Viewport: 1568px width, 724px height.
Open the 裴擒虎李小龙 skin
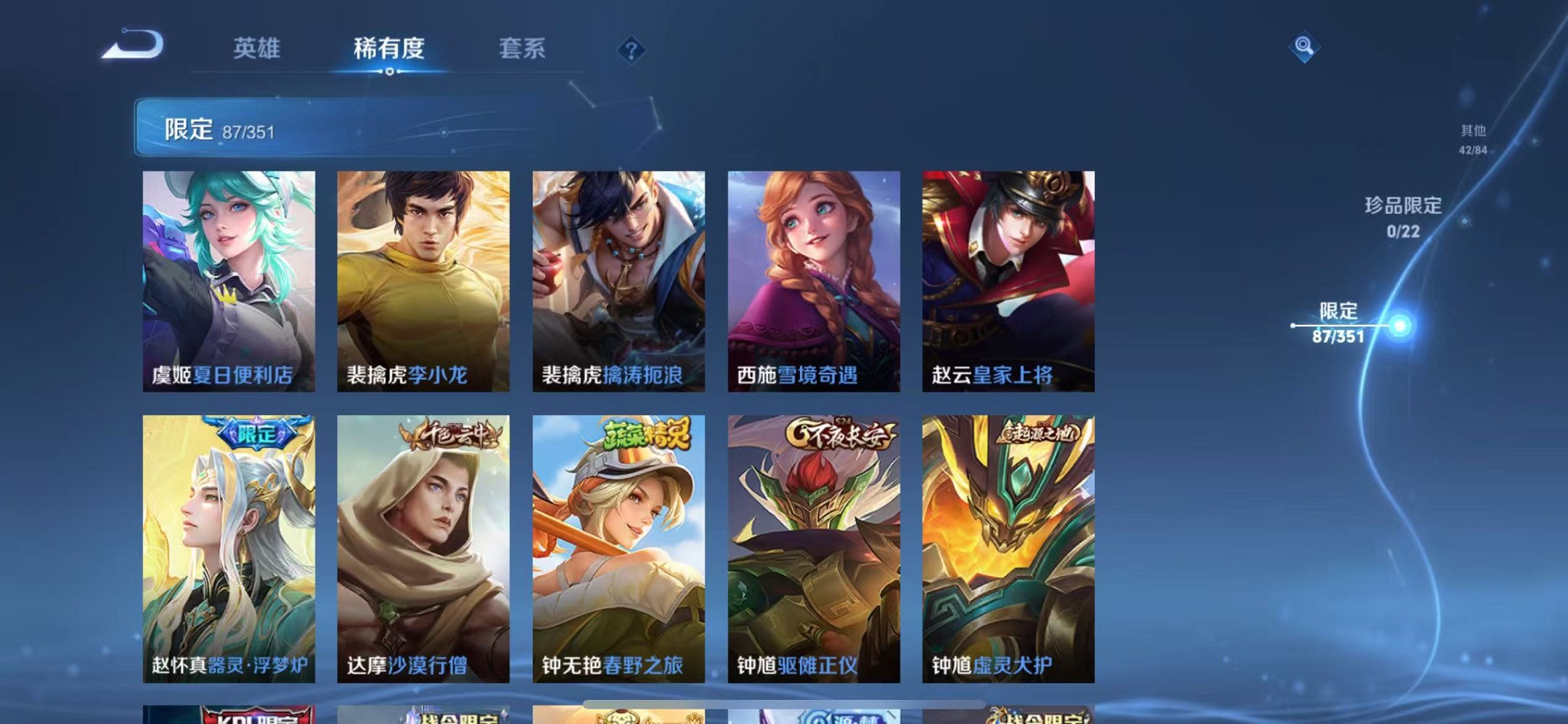point(424,277)
